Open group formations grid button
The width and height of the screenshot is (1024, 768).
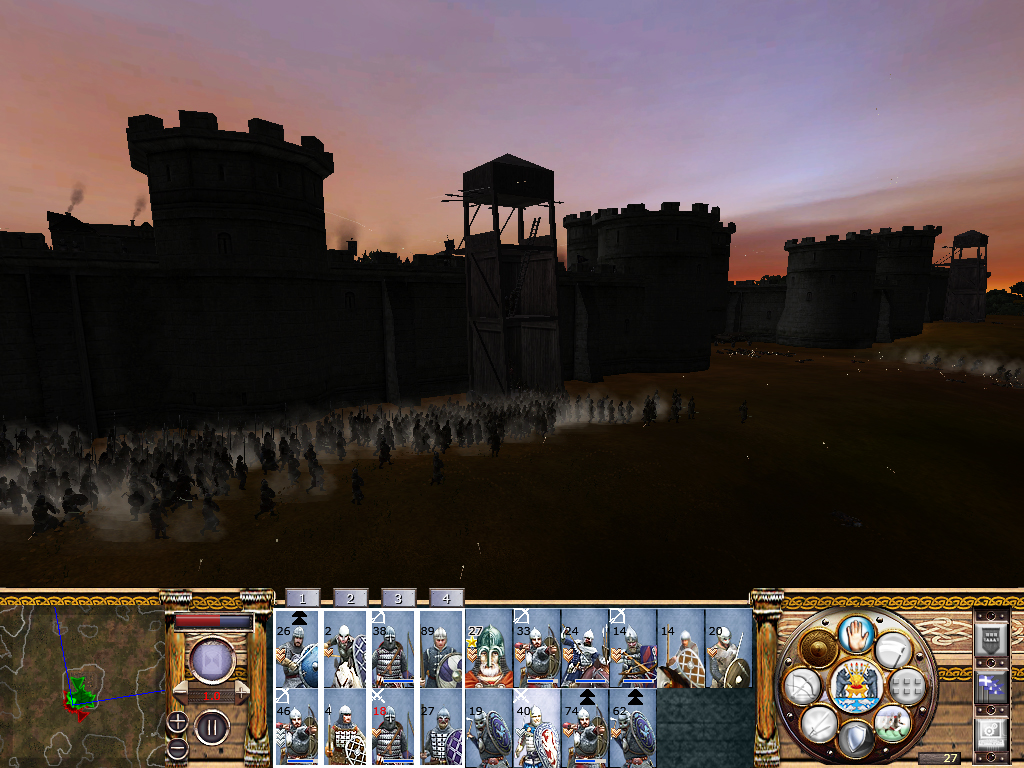tap(906, 686)
